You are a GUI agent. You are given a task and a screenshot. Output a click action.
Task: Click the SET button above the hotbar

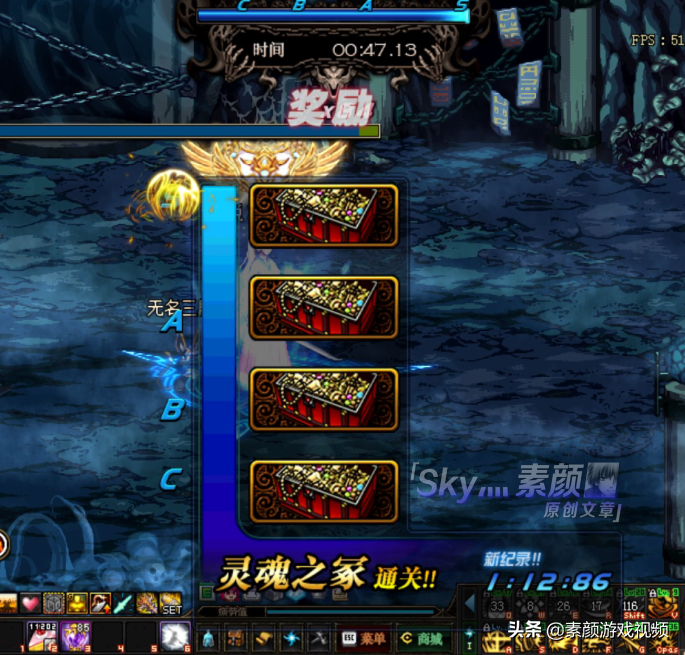(x=172, y=604)
